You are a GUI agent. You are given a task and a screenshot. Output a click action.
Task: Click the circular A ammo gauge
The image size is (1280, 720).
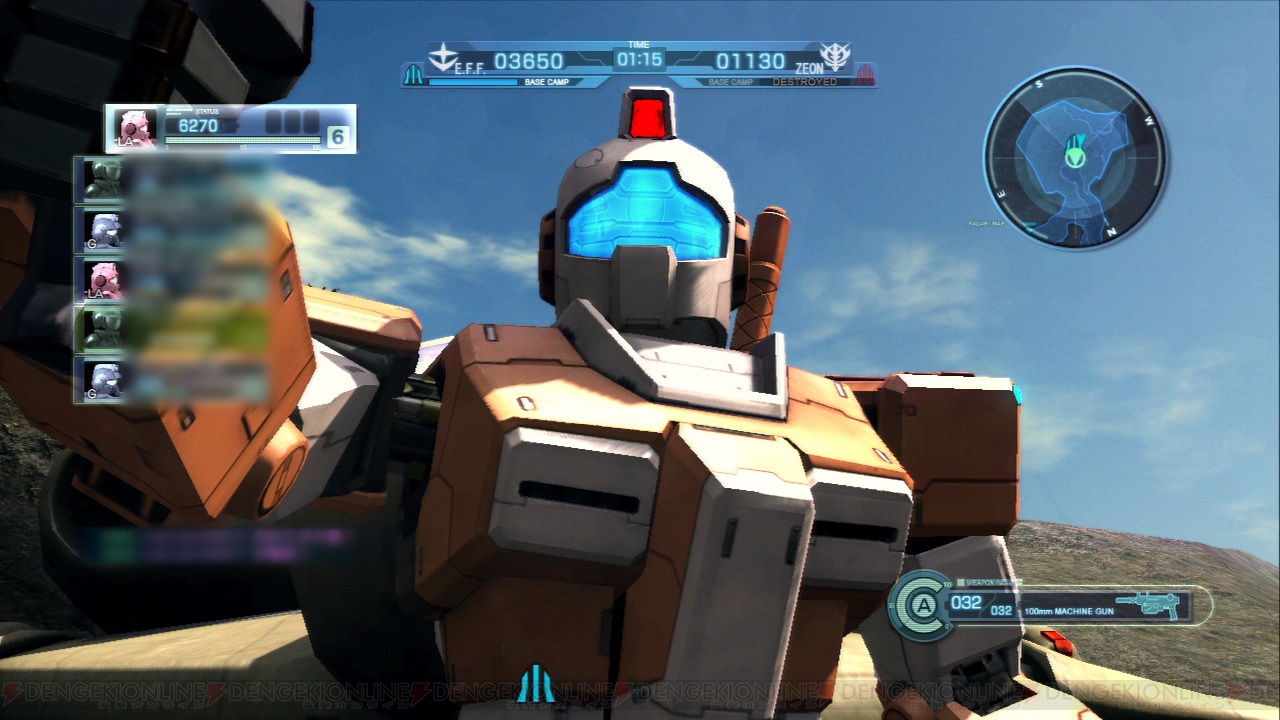tap(925, 604)
